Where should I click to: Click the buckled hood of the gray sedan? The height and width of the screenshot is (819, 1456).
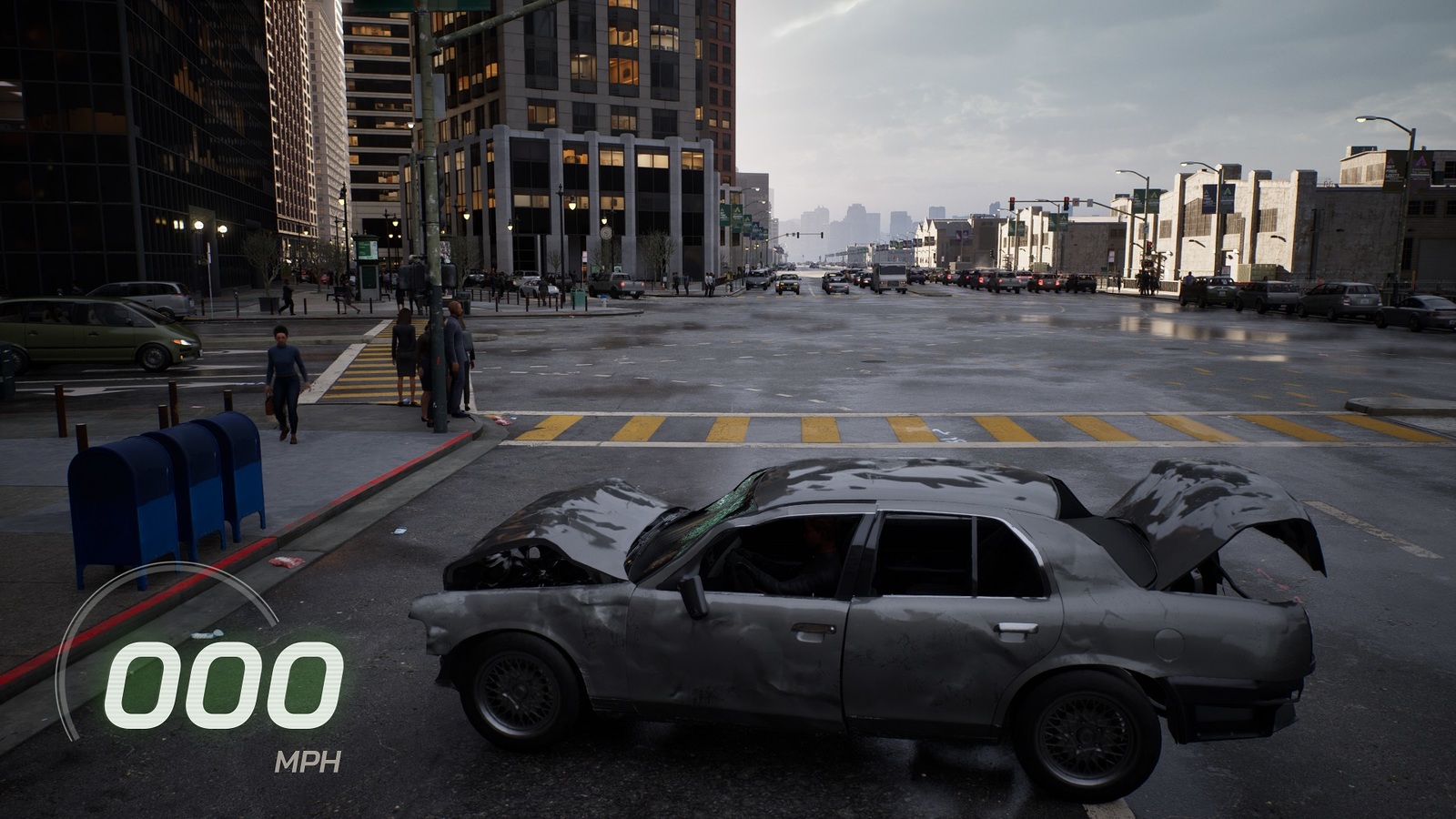point(582,519)
